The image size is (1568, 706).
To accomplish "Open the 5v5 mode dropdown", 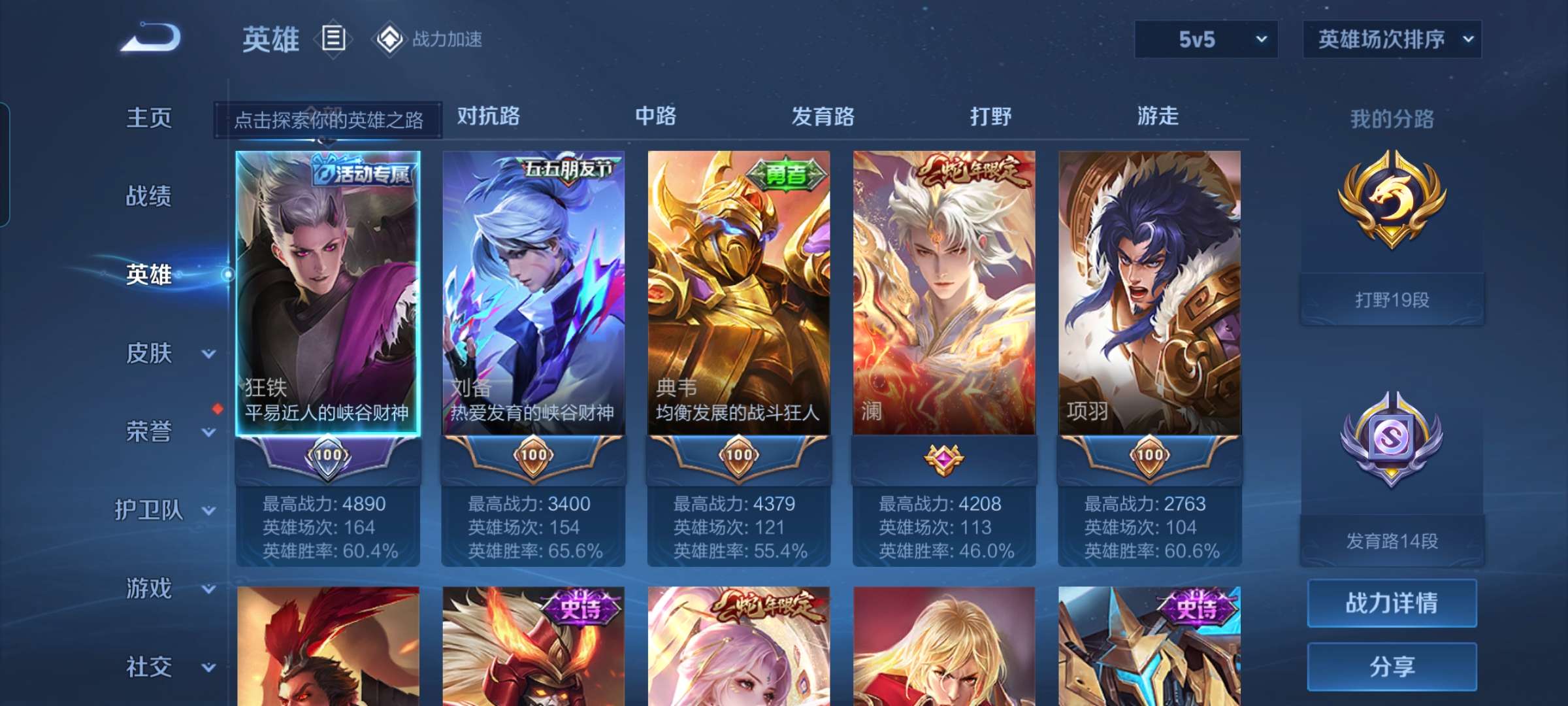I will (1205, 39).
